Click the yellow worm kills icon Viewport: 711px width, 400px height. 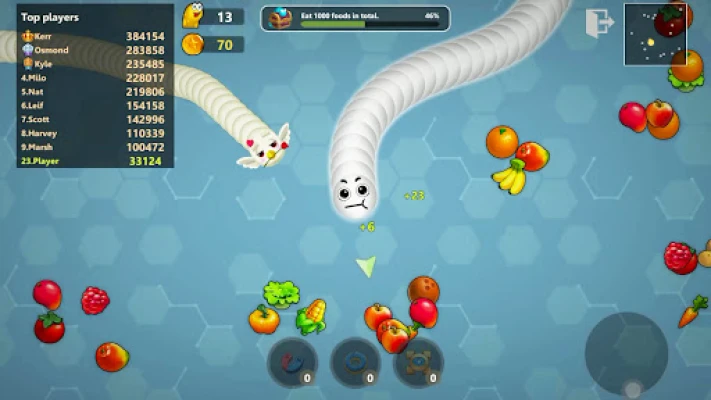click(193, 15)
